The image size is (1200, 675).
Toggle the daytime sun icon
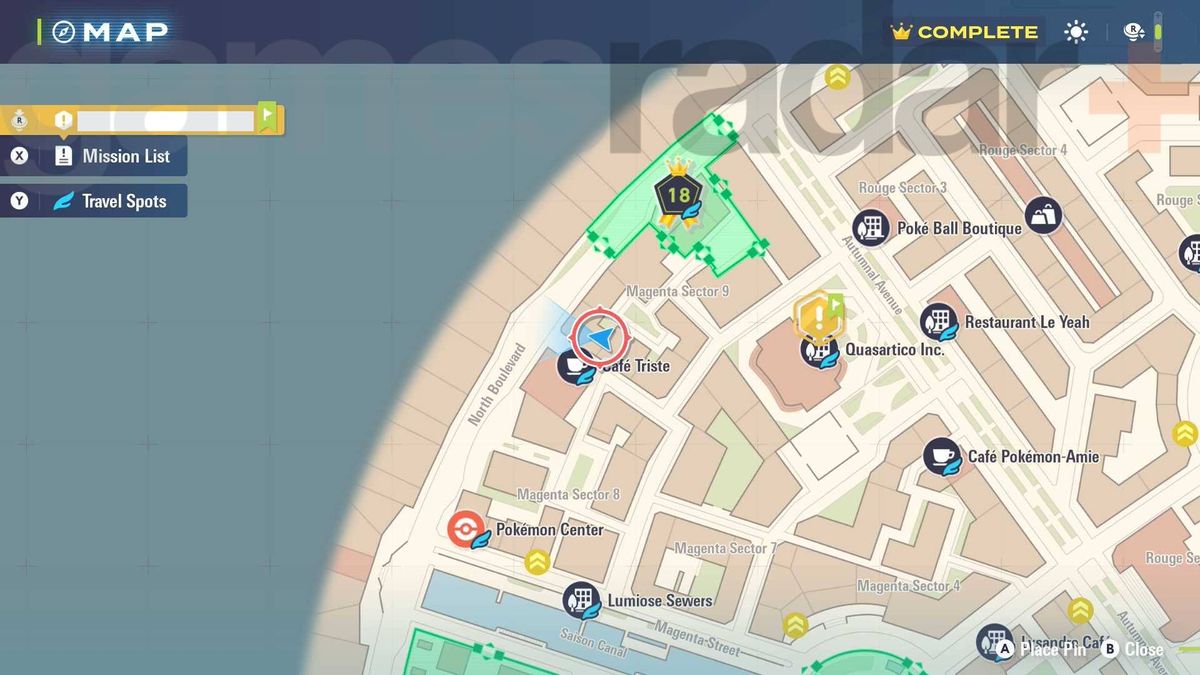click(1076, 32)
